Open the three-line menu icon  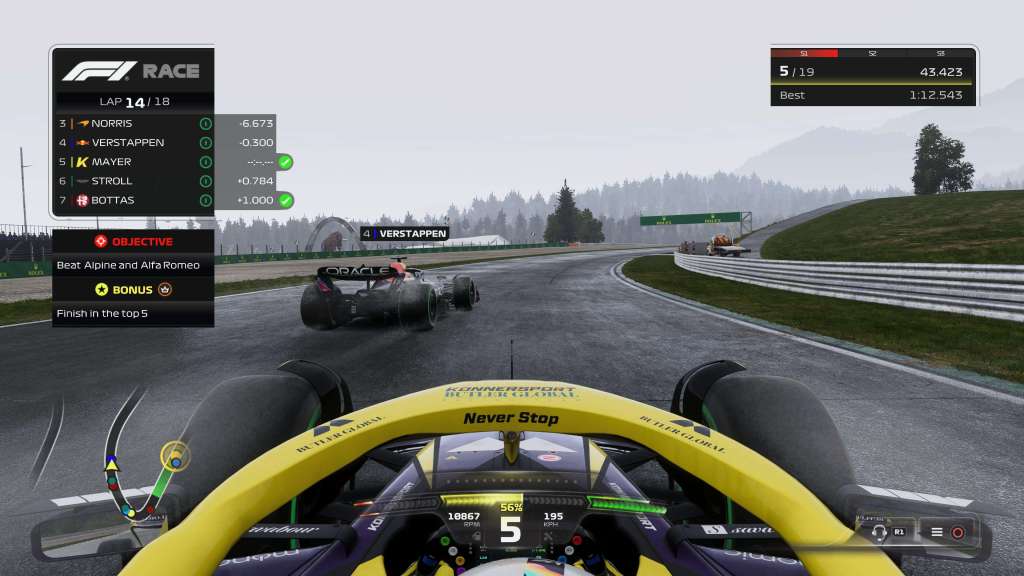[x=937, y=532]
